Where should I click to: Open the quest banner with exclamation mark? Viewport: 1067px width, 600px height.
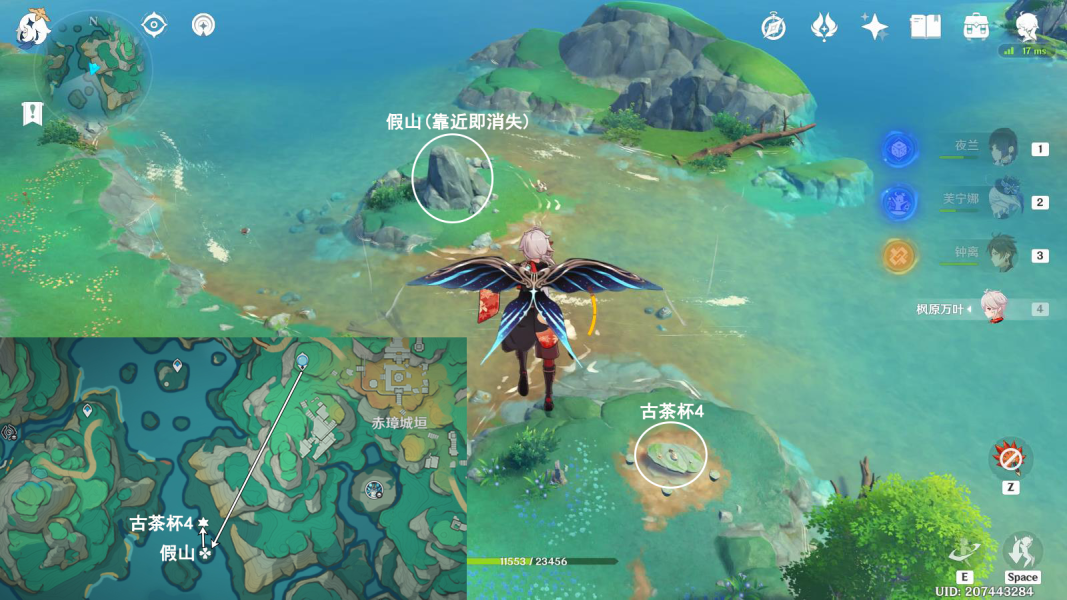pos(33,114)
